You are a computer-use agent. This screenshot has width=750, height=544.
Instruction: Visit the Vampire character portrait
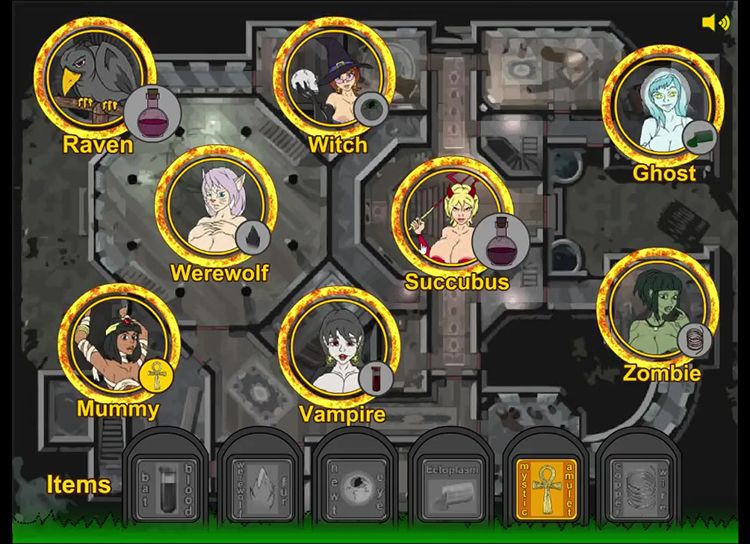coord(339,349)
